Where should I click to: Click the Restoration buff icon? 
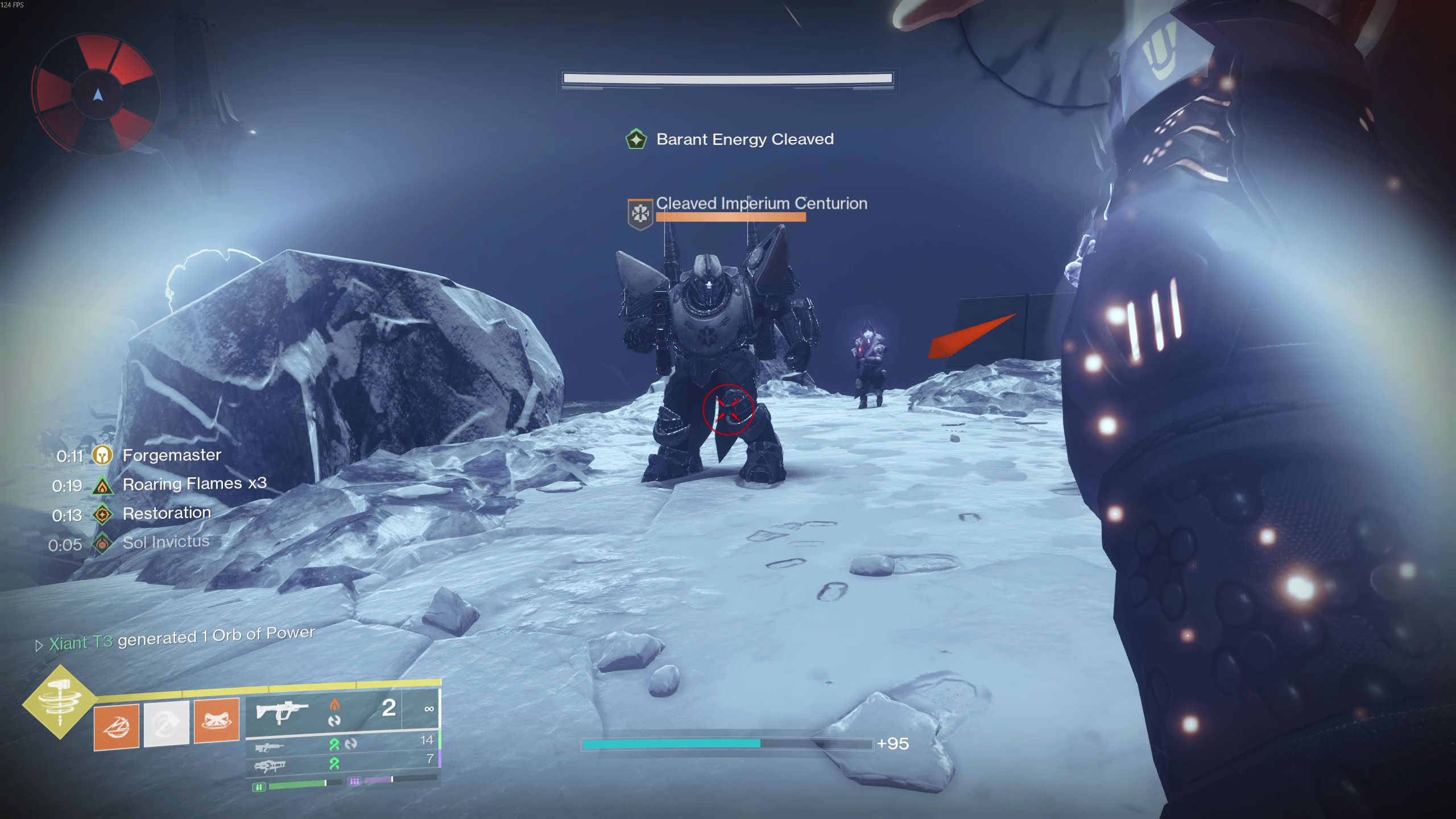coord(102,515)
